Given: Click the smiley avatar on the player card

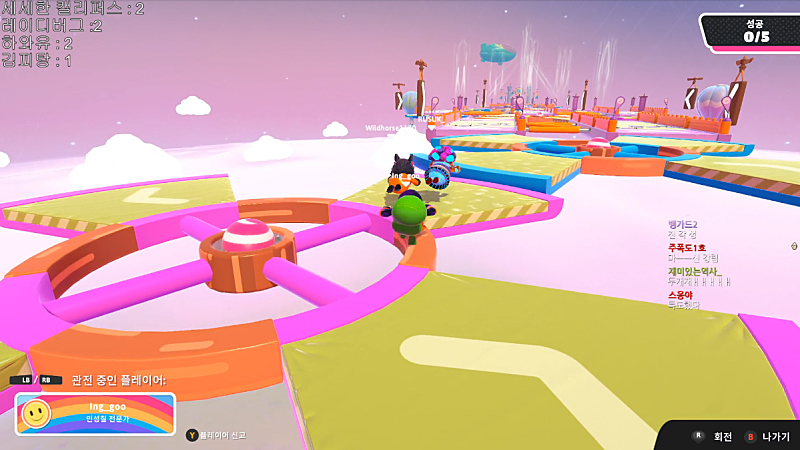Looking at the screenshot, I should click(37, 413).
